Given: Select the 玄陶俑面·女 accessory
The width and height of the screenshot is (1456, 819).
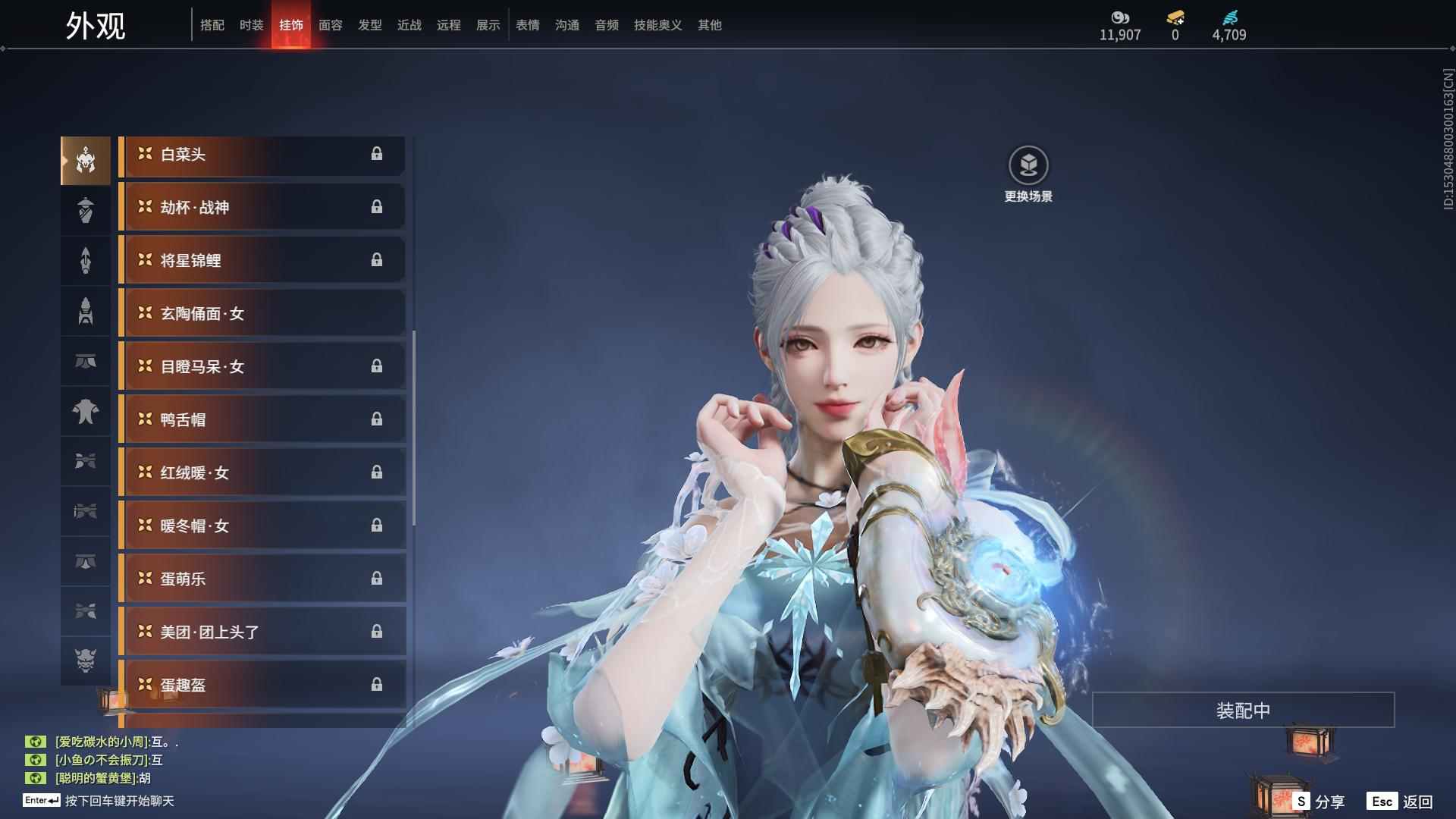Looking at the screenshot, I should [x=262, y=314].
